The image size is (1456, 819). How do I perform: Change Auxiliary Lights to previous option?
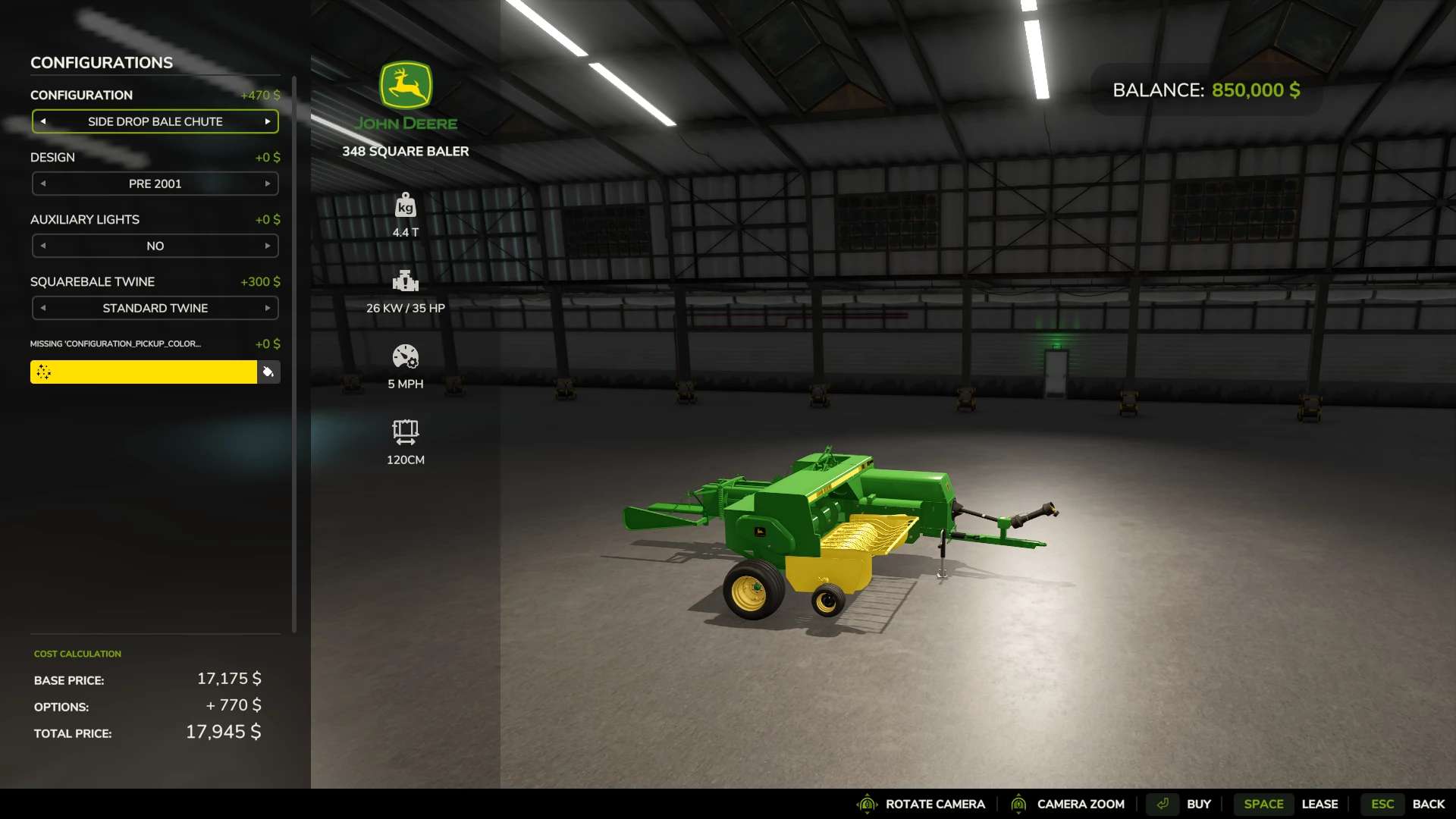pos(43,246)
